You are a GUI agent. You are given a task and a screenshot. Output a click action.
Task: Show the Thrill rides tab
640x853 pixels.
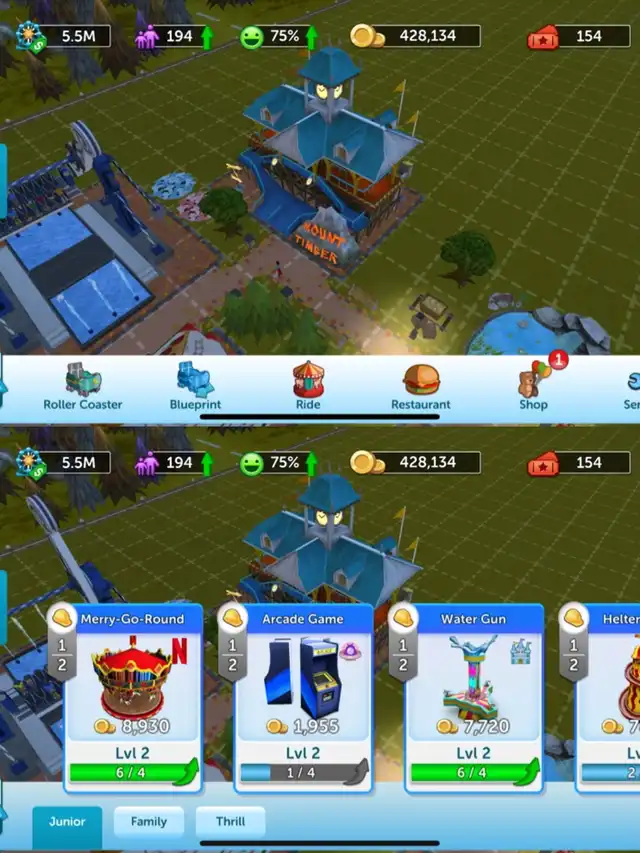point(230,822)
